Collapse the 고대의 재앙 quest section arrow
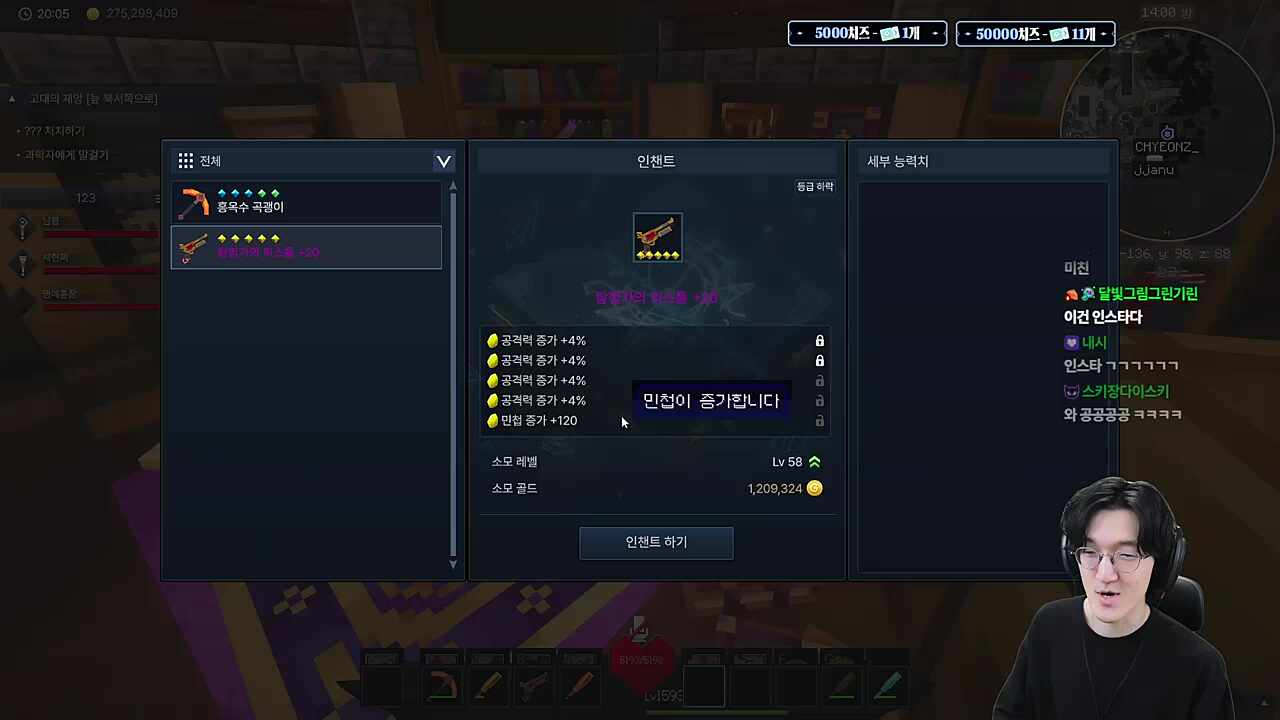 pos(11,98)
